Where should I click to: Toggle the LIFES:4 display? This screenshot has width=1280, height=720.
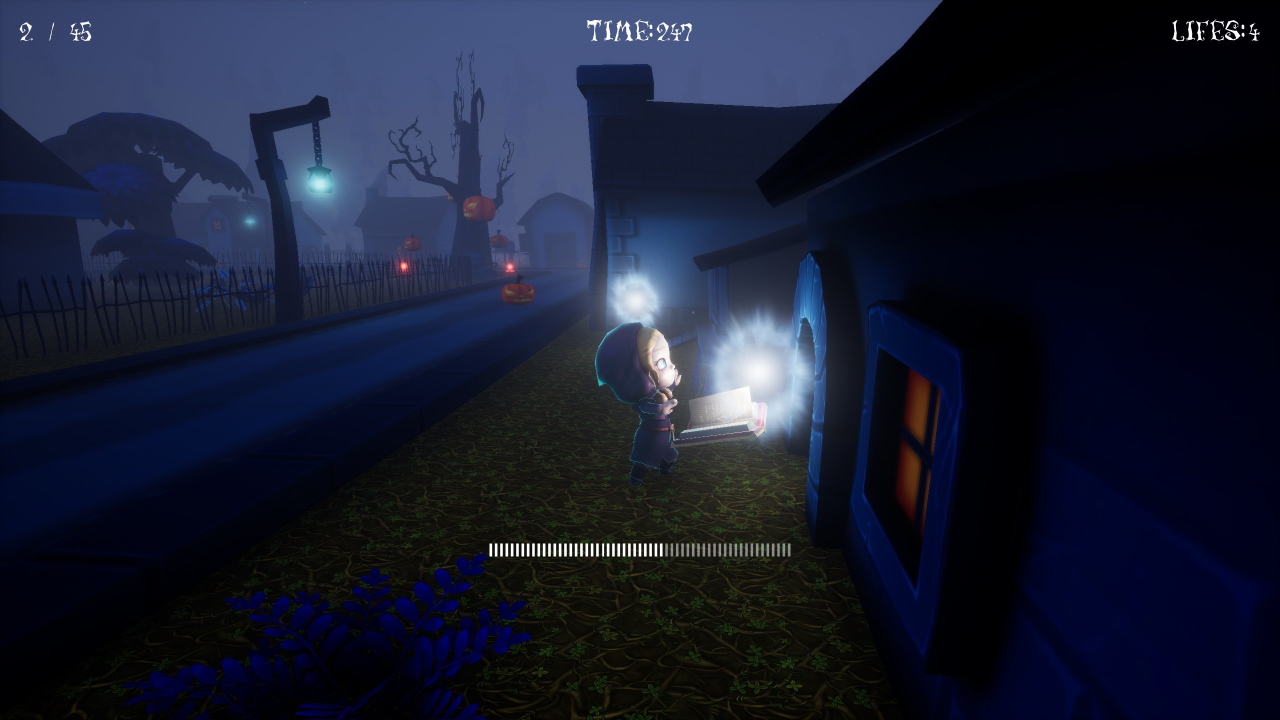tap(1215, 29)
